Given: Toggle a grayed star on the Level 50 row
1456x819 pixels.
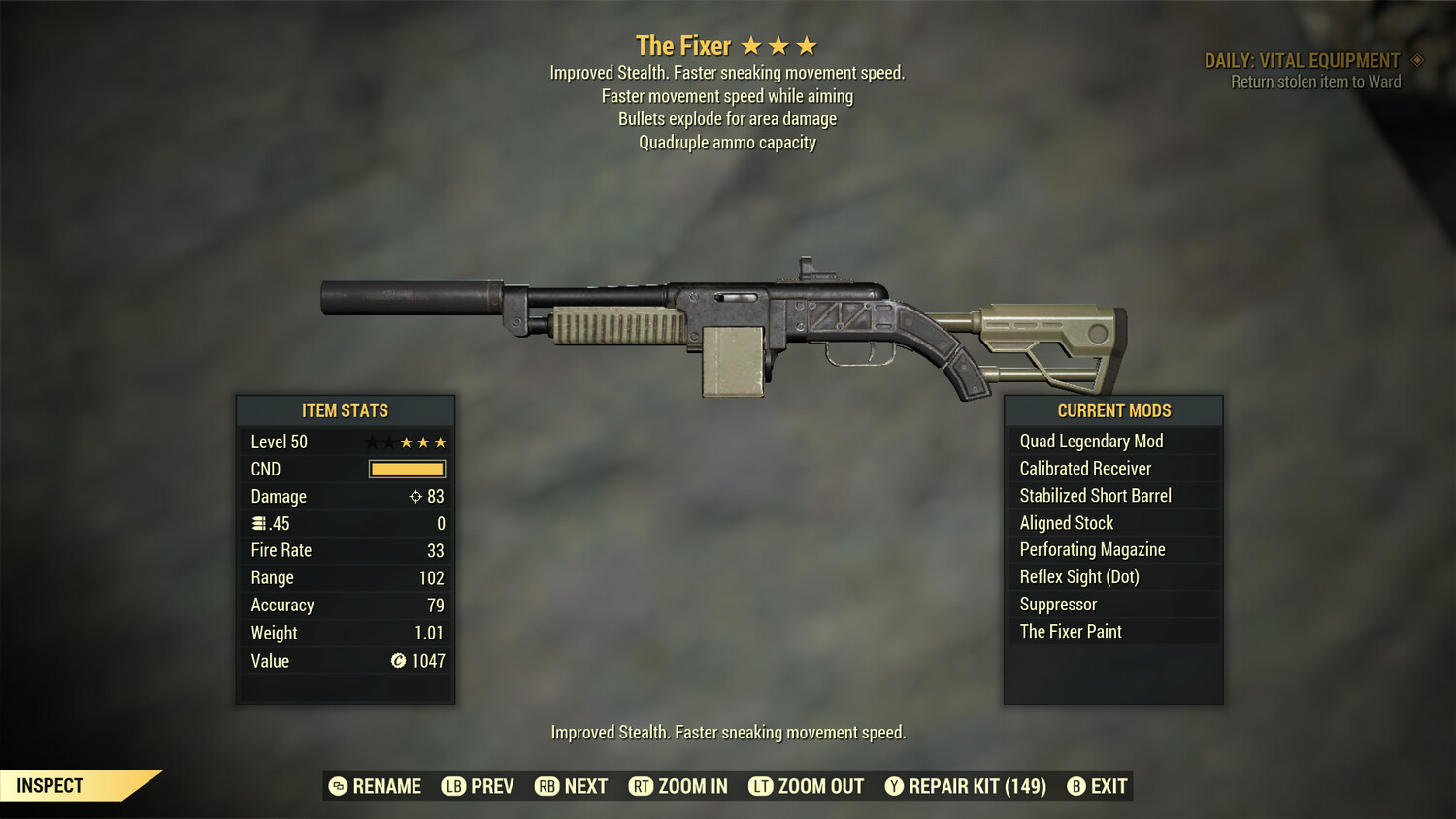Looking at the screenshot, I should [370, 442].
